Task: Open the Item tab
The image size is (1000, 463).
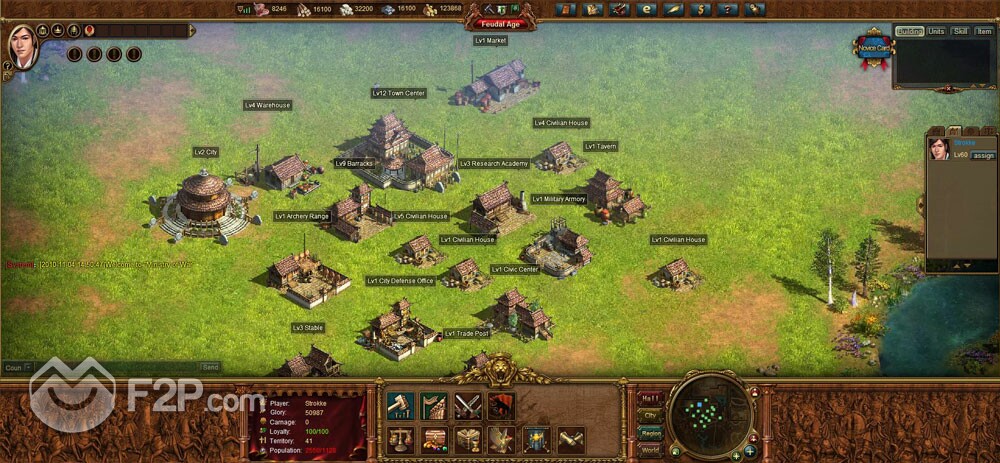Action: [982, 31]
